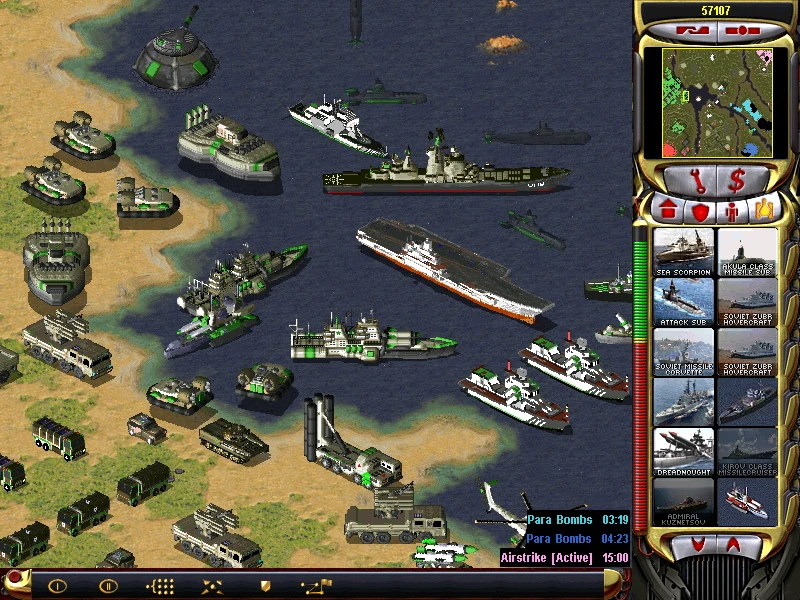Activate the sell dollar-sign button
Viewport: 800px width, 600px height.
point(737,181)
